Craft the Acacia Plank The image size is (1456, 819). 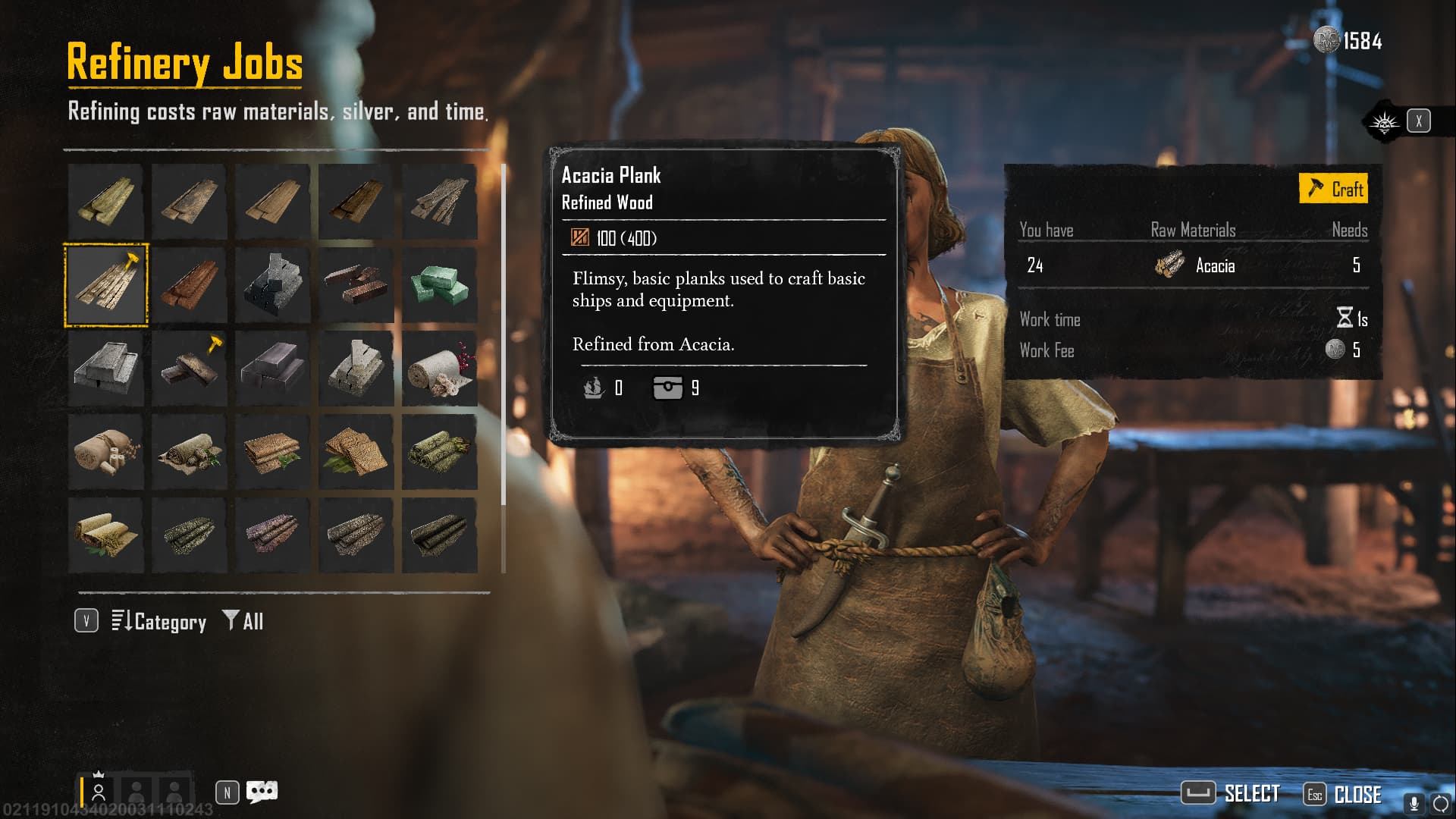point(1334,189)
